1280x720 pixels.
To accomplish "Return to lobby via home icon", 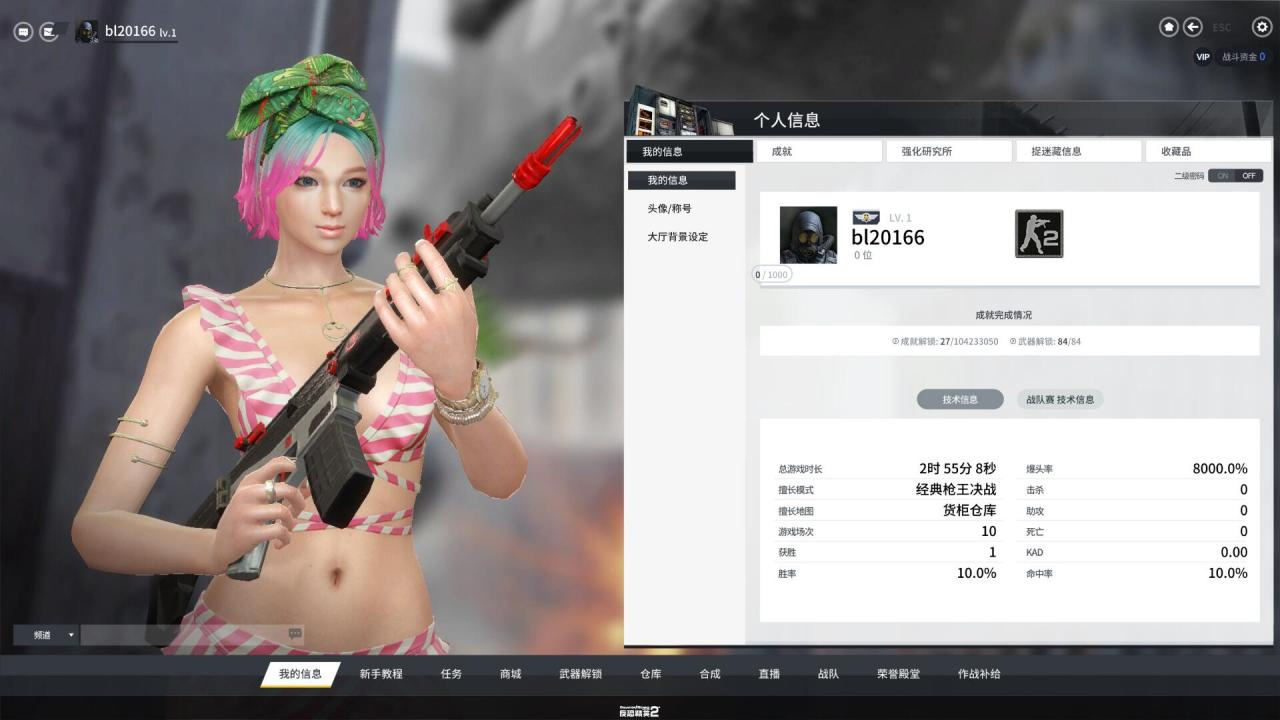I will (x=1168, y=27).
